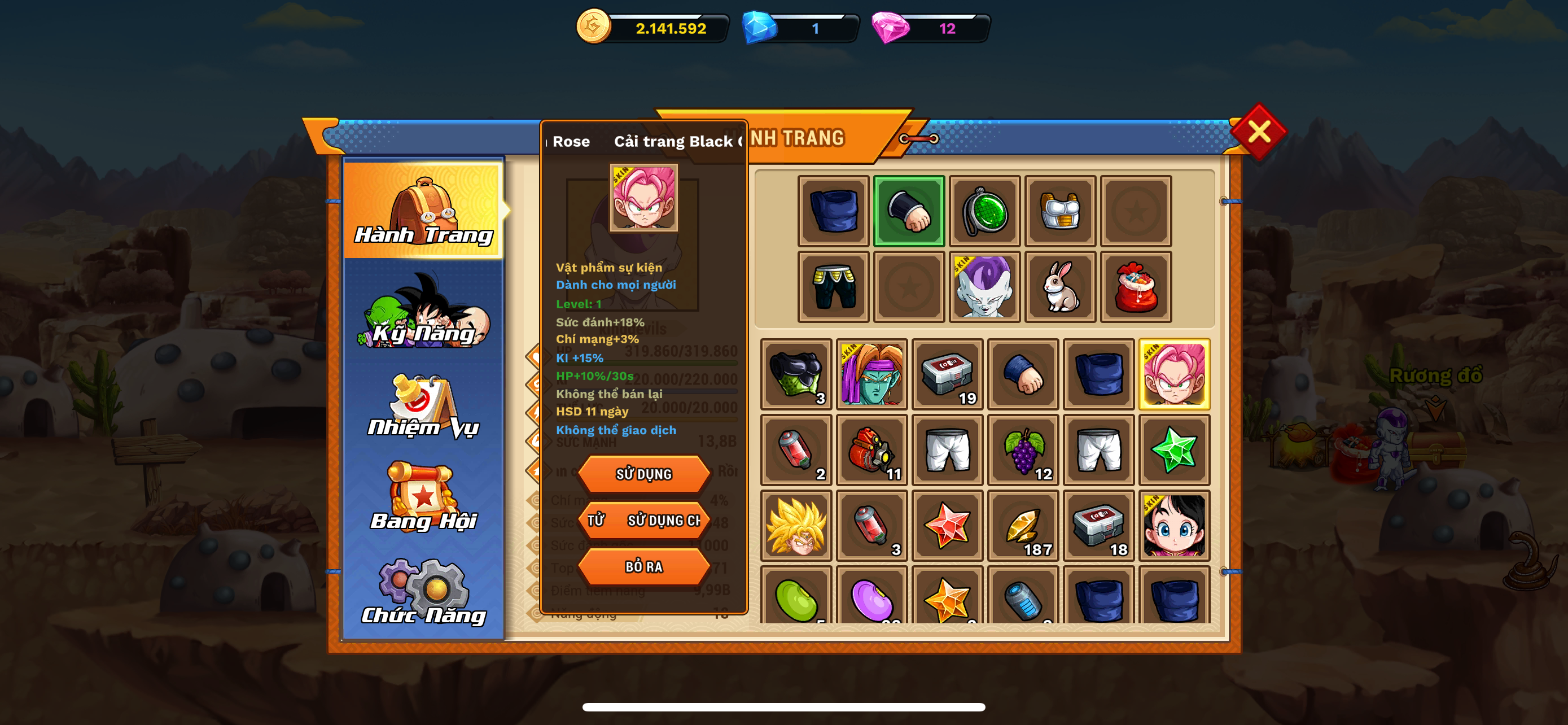
Task: Select the Super Saiyan golden hair item
Action: [796, 526]
